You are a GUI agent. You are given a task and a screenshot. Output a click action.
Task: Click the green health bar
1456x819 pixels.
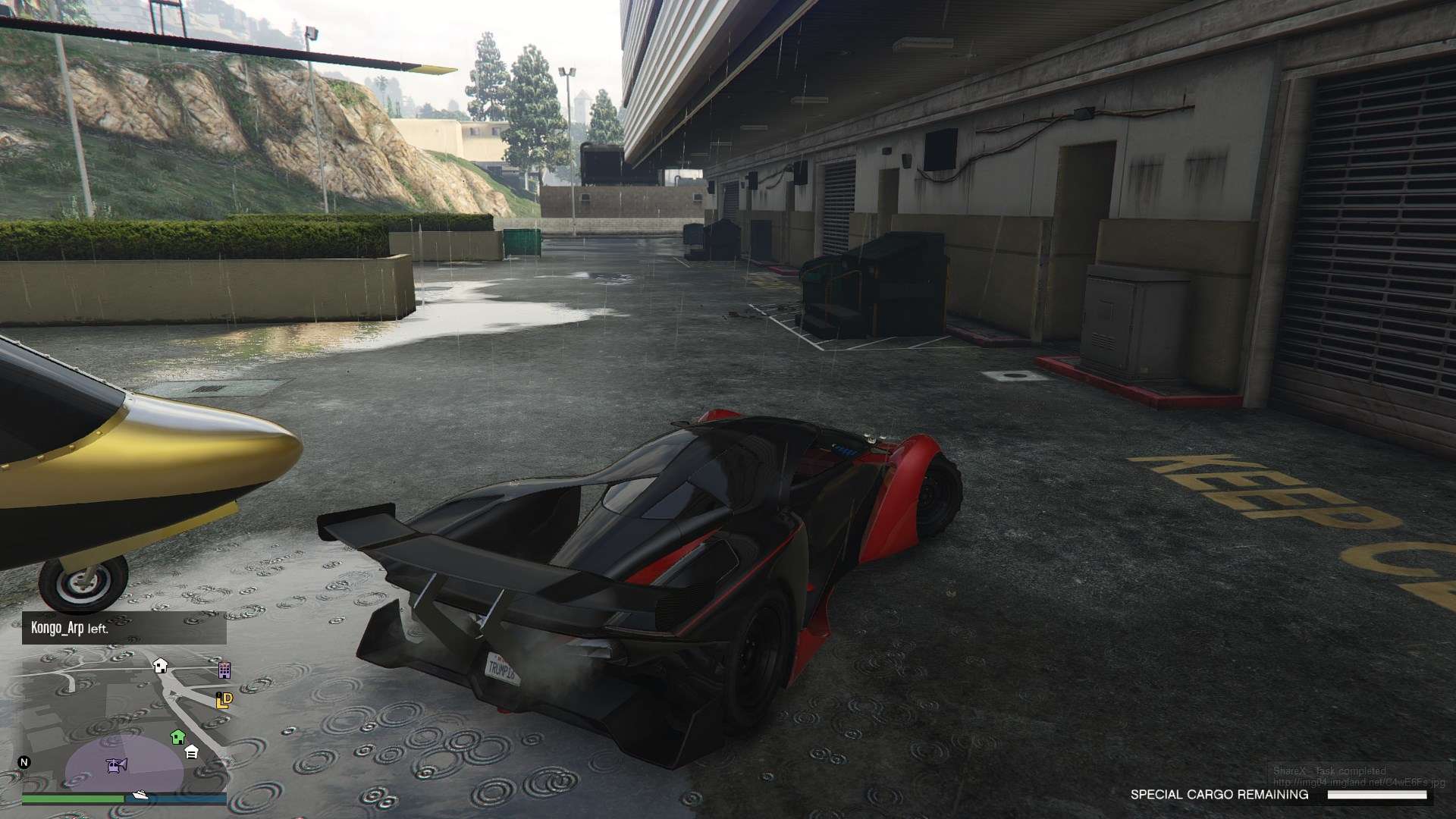tap(72, 798)
